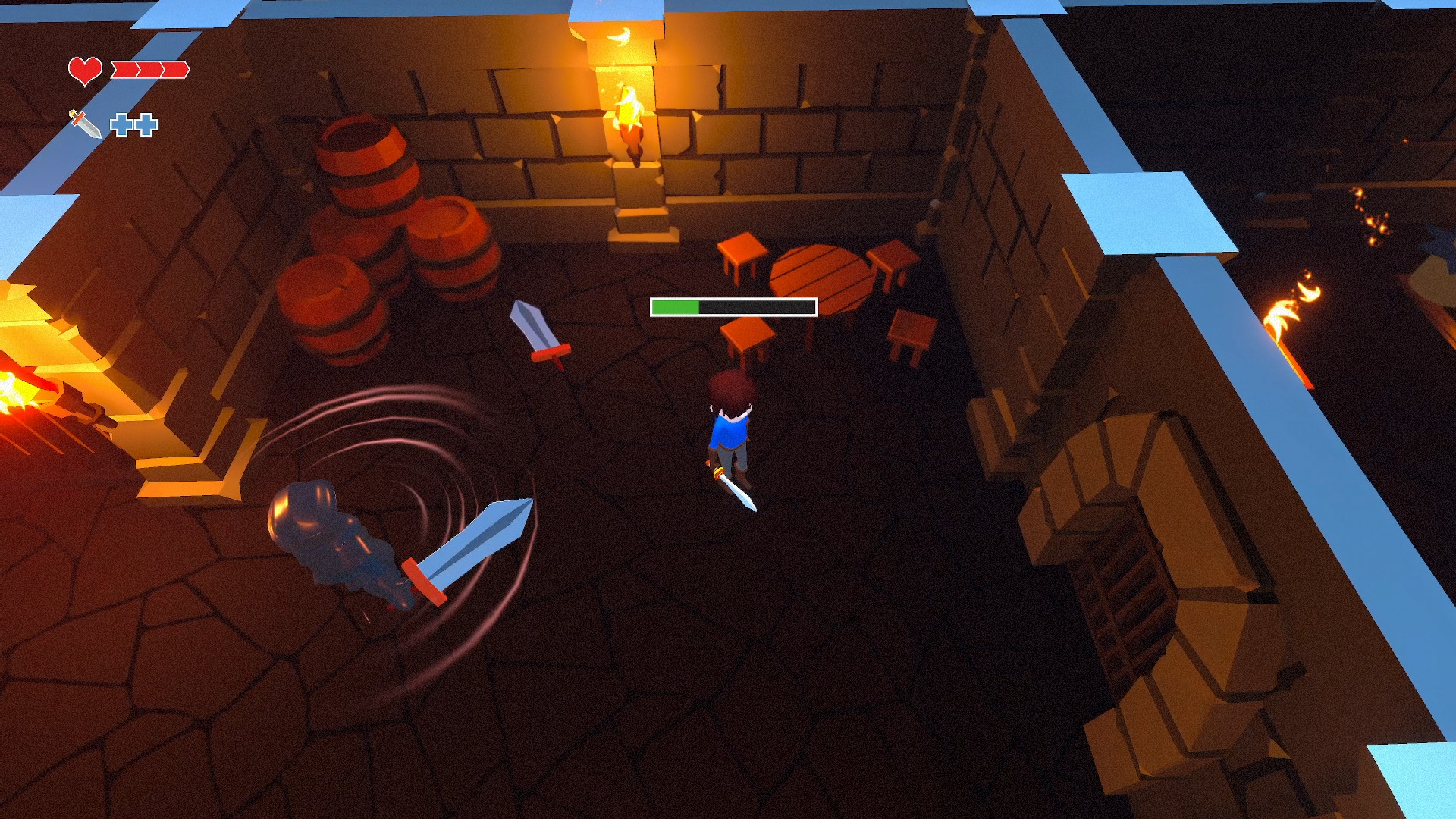Toggle the last health bar segment
The width and height of the screenshot is (1456, 819).
[176, 70]
